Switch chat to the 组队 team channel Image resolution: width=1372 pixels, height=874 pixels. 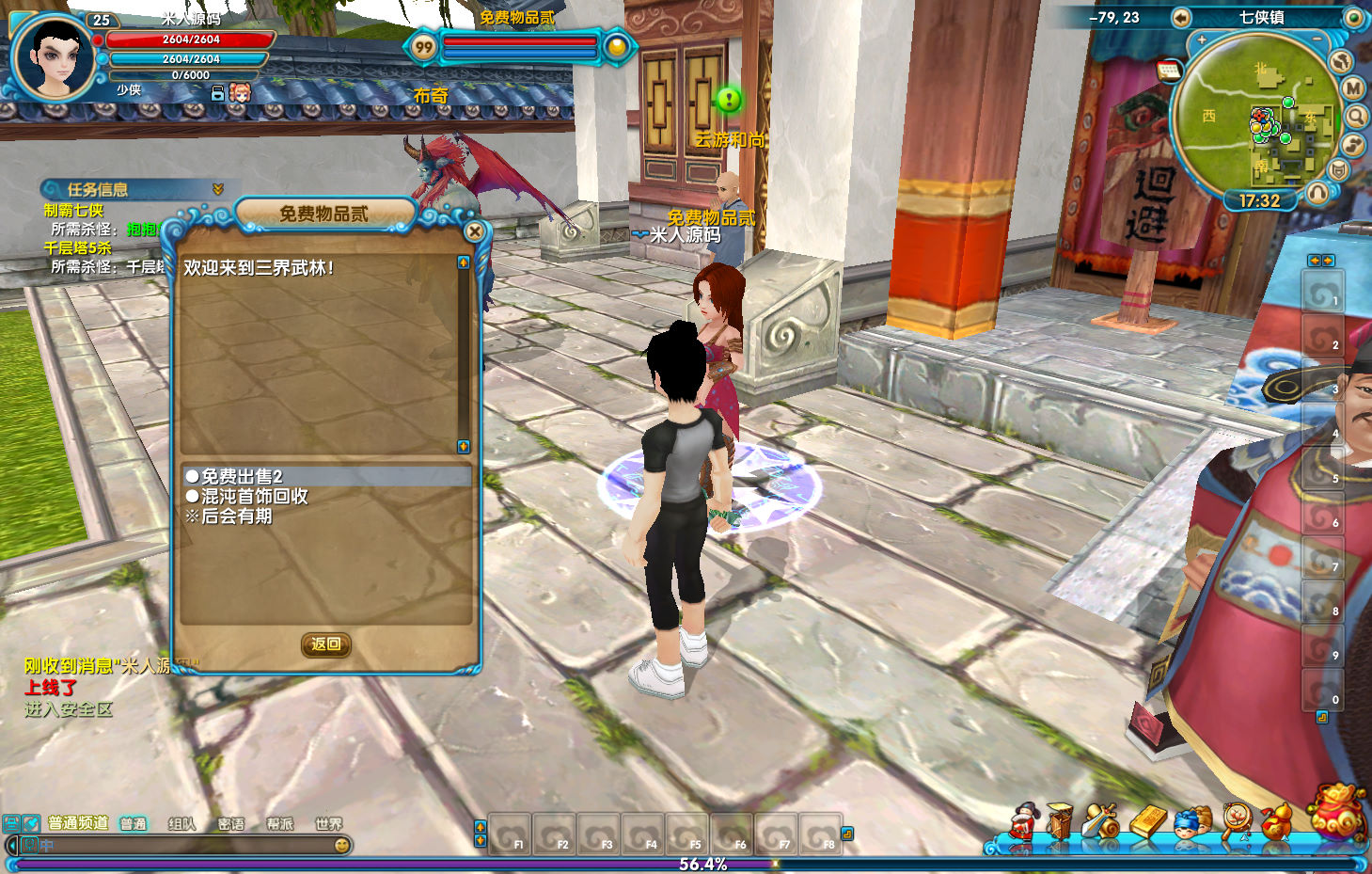[x=181, y=824]
